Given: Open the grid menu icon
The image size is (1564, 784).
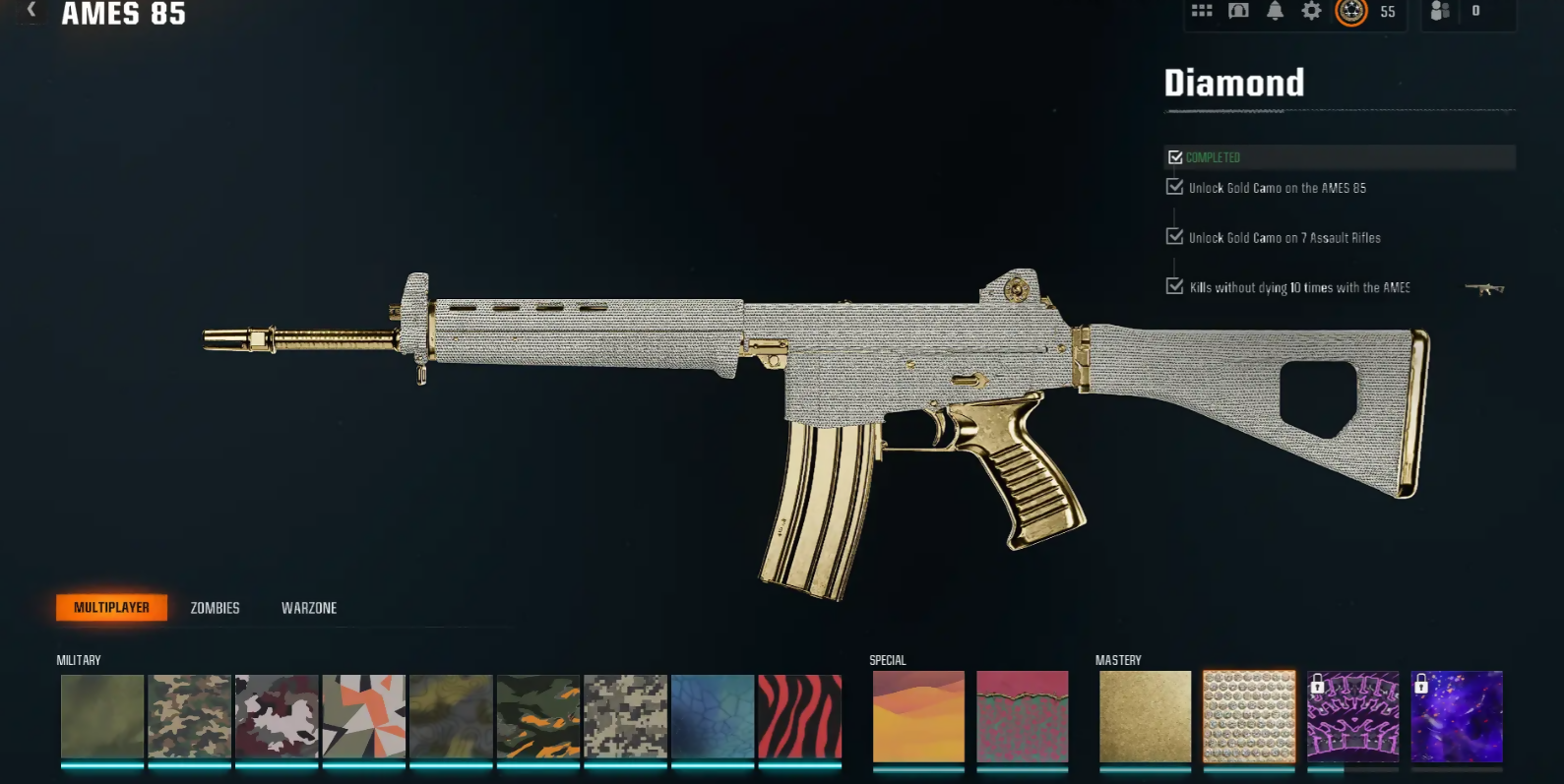Looking at the screenshot, I should pos(1202,11).
